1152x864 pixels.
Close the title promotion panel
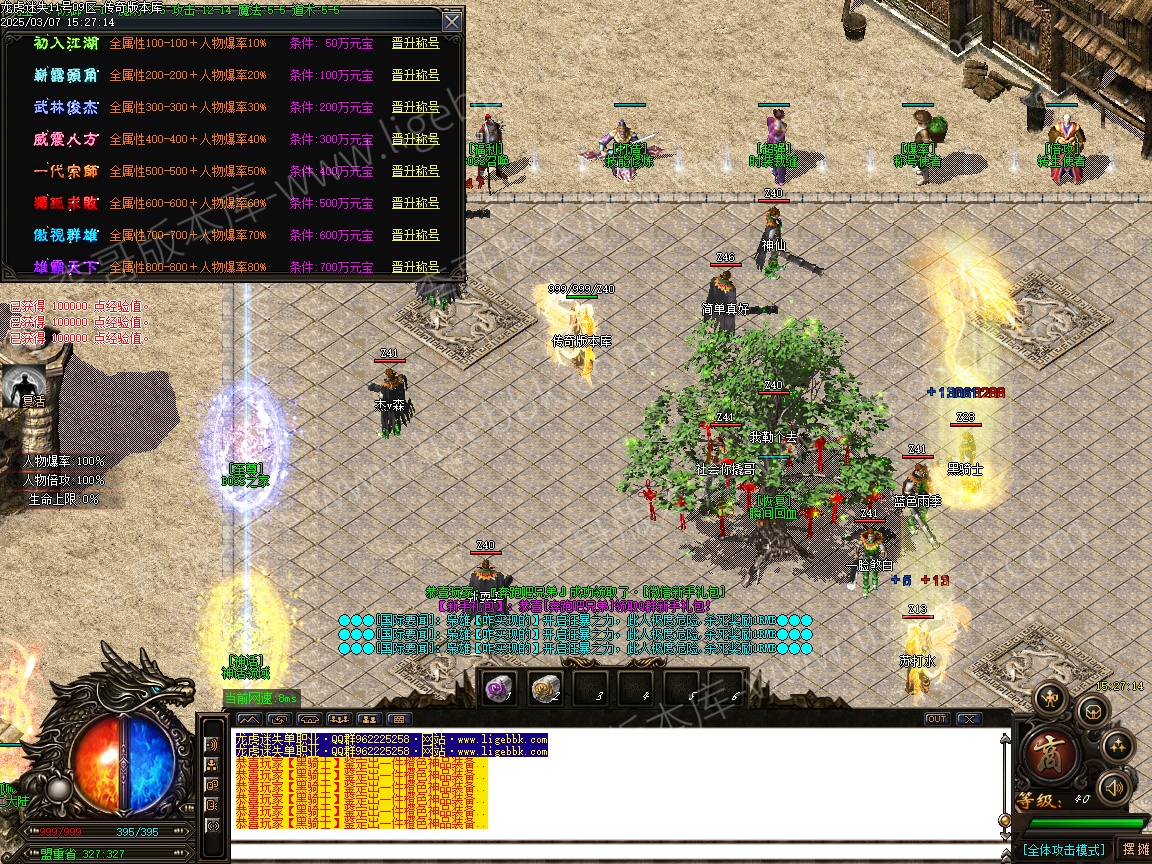click(452, 21)
